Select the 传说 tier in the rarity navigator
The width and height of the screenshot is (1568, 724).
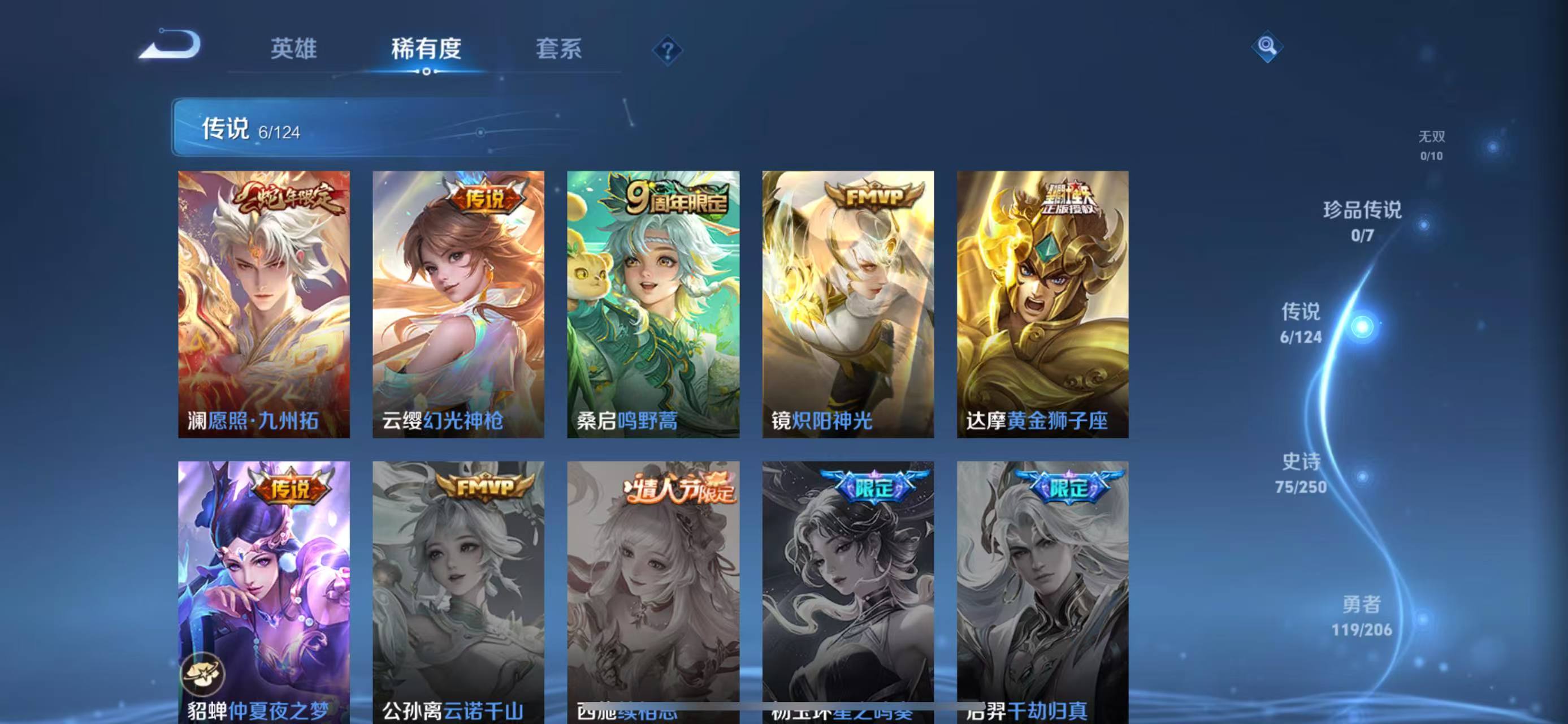pos(1301,323)
